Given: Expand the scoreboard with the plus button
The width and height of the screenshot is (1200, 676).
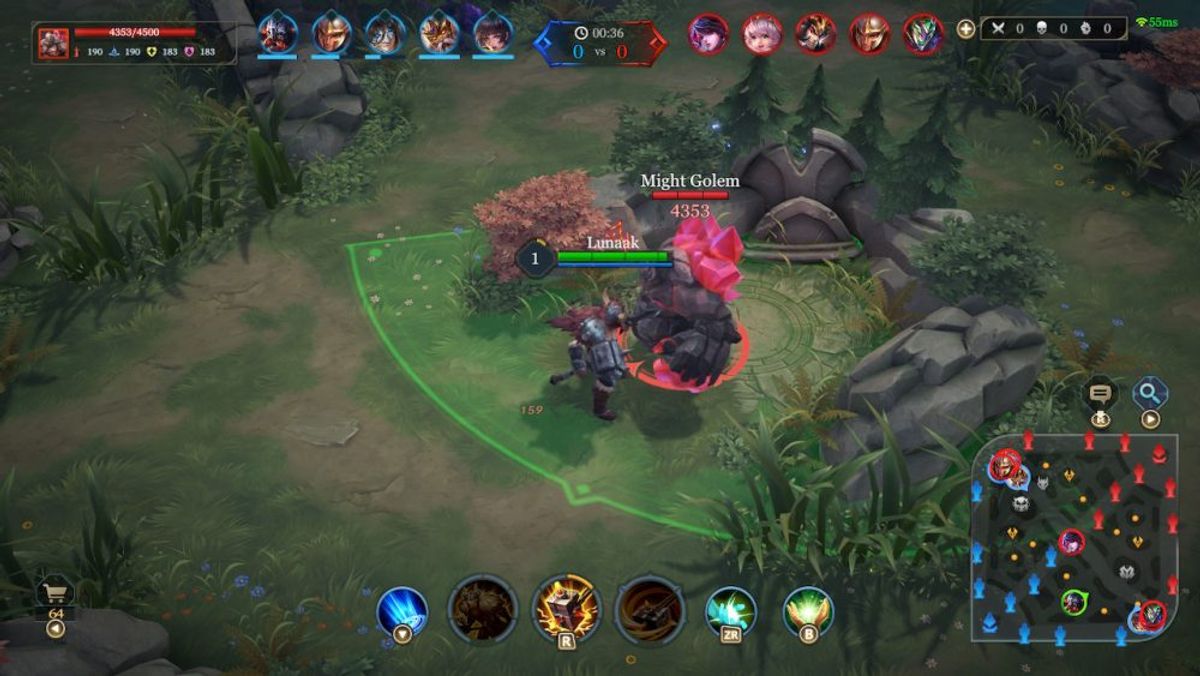Looking at the screenshot, I should (965, 29).
